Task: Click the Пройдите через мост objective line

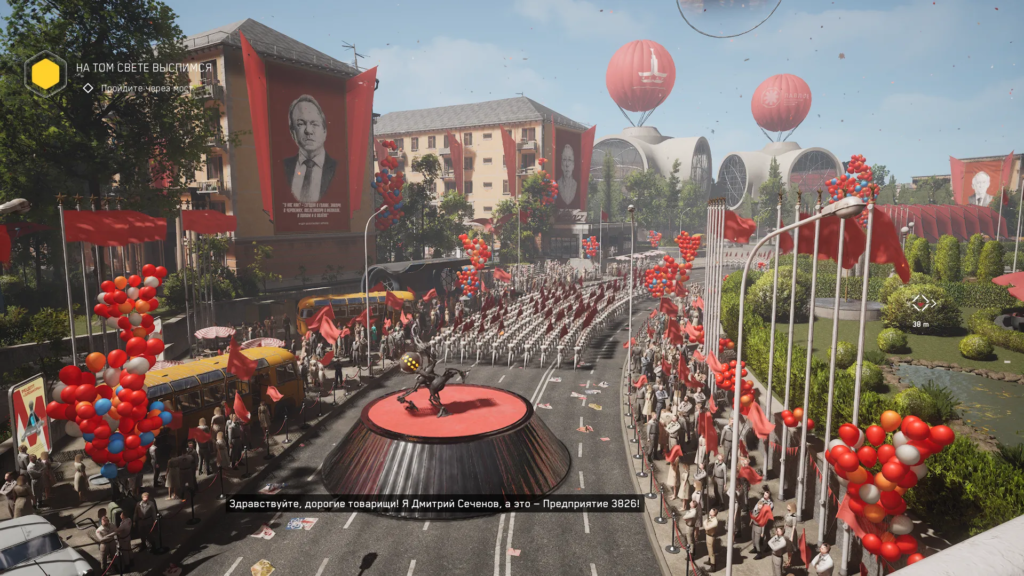Action: (144, 88)
